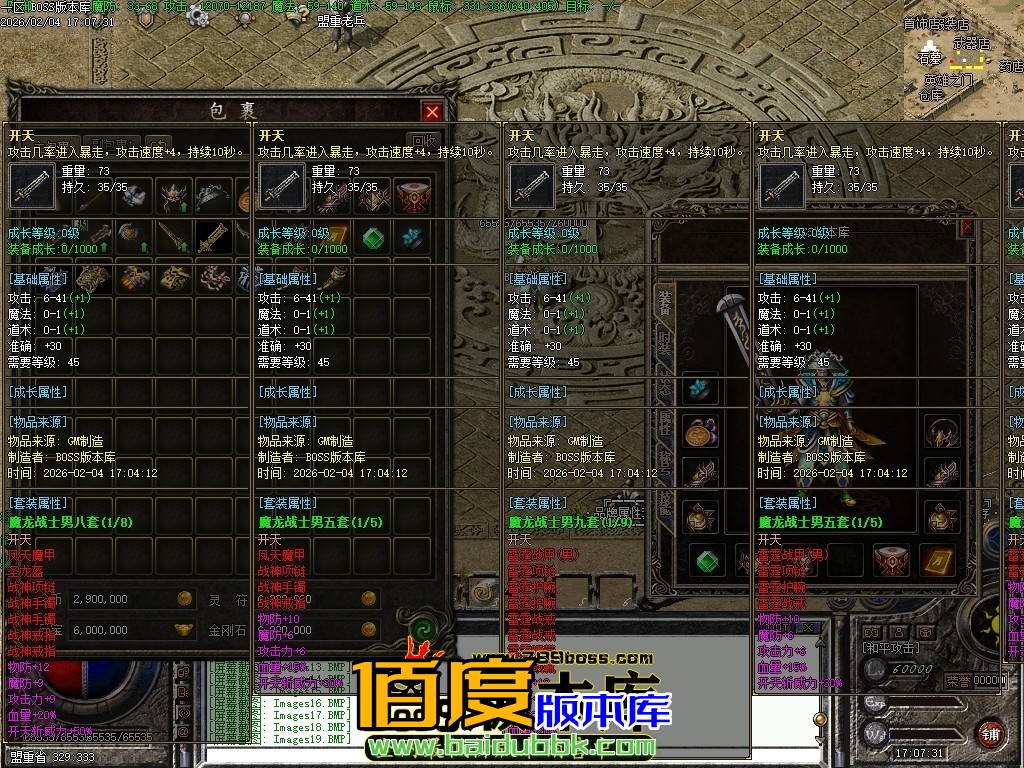The height and width of the screenshot is (768, 1024).
Task: Click the equipped golden book slot
Action: 938,559
